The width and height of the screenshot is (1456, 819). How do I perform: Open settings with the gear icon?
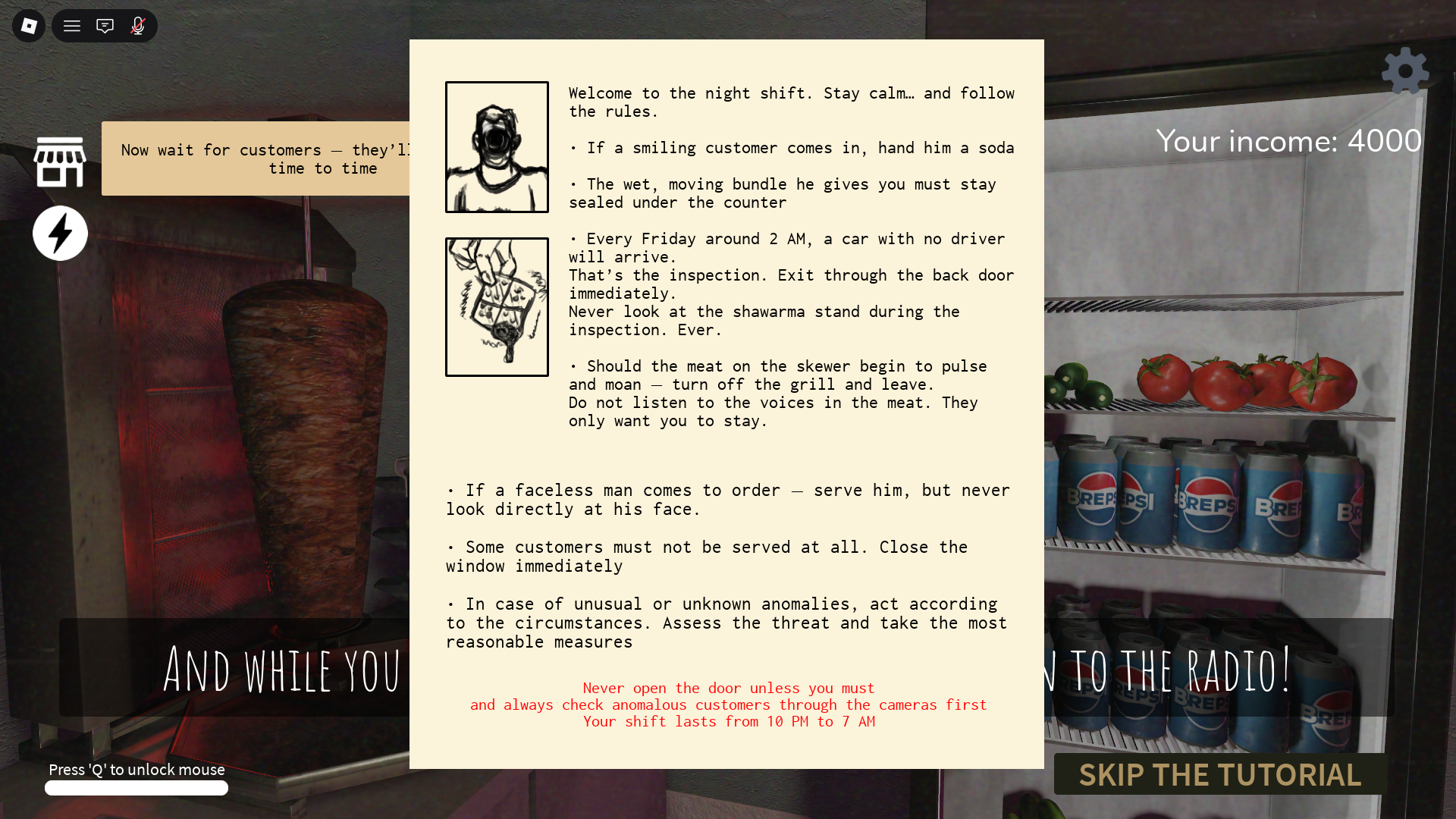pyautogui.click(x=1405, y=71)
